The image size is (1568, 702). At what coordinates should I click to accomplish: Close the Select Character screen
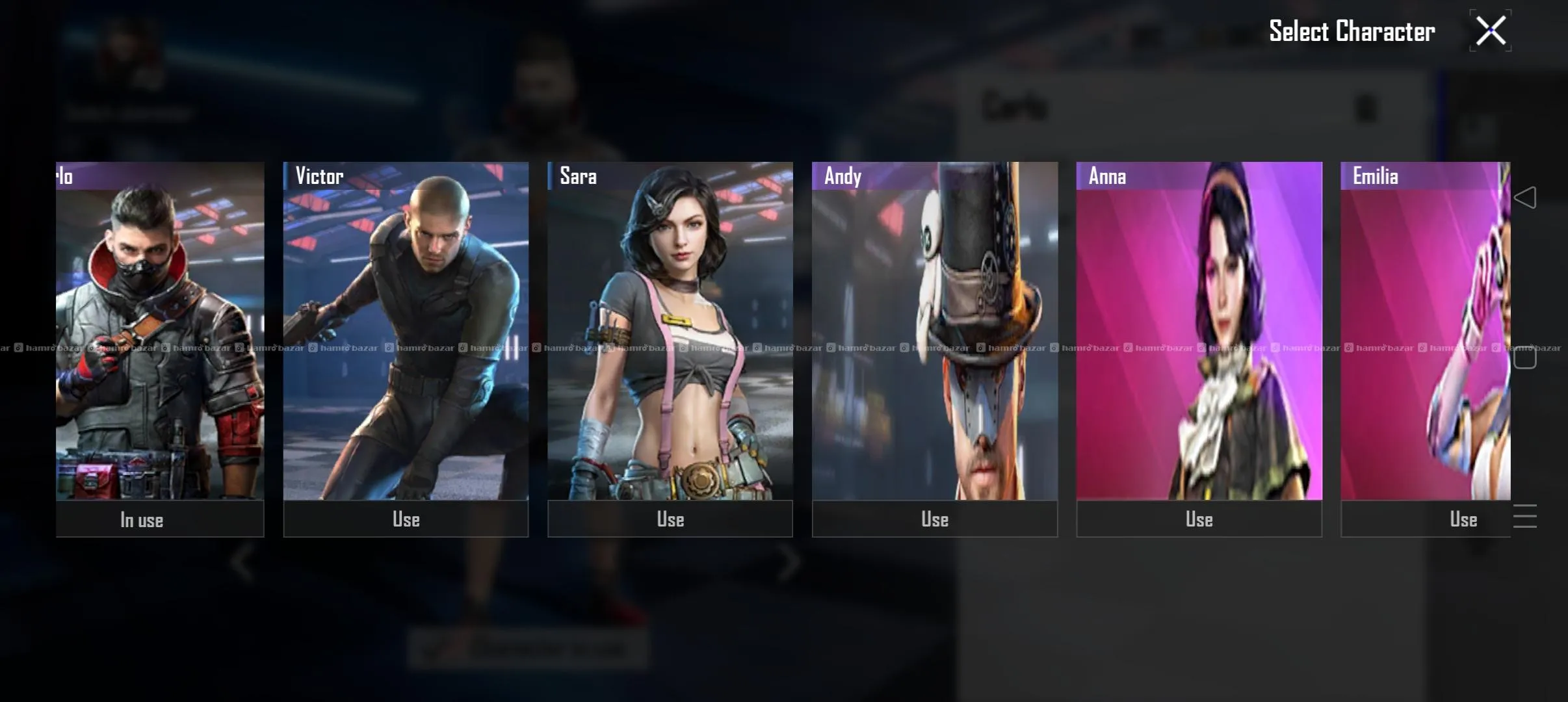tap(1490, 31)
